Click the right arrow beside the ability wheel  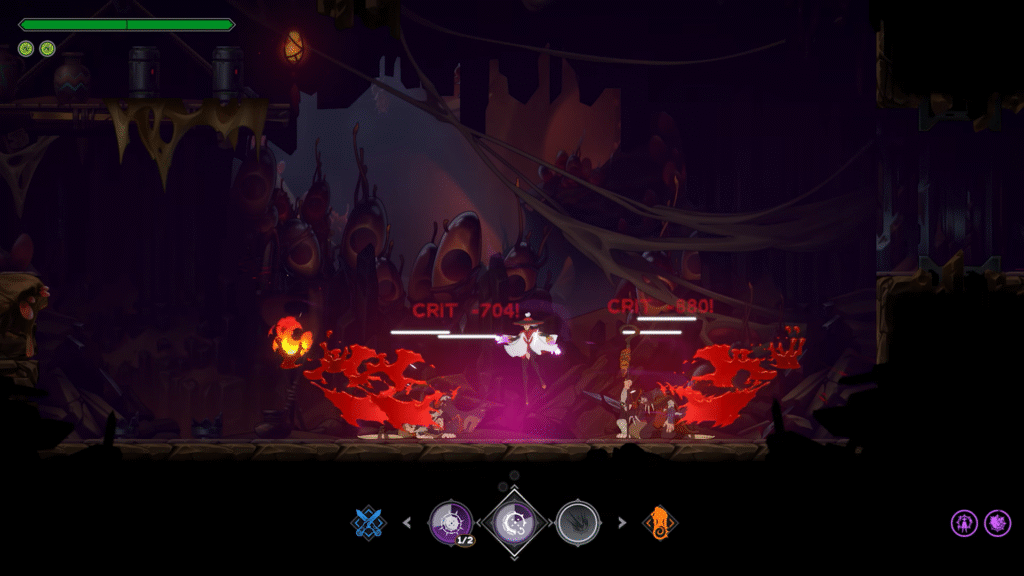[x=622, y=521]
